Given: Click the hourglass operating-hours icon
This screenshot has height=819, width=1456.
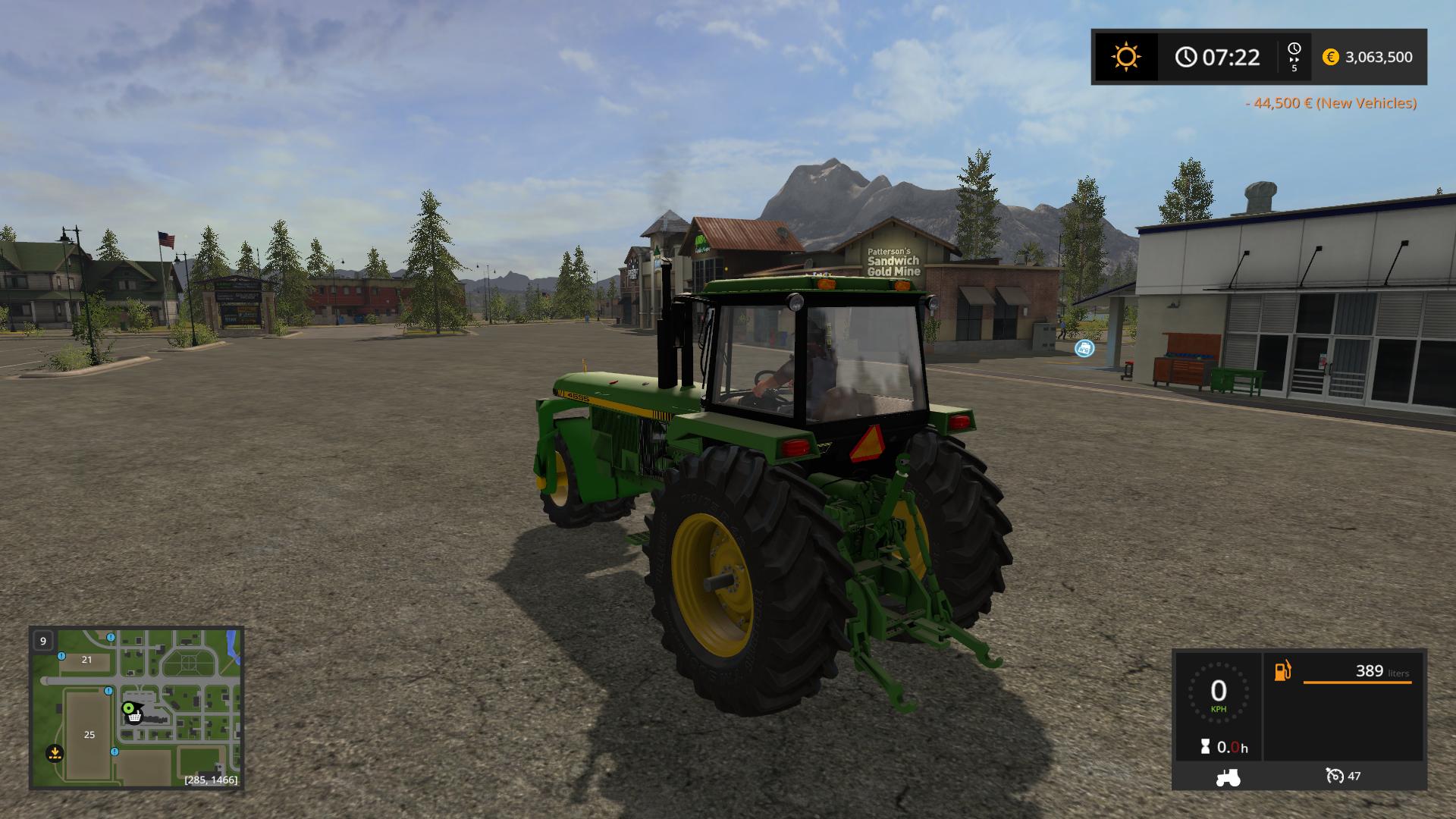Looking at the screenshot, I should coord(1205,747).
